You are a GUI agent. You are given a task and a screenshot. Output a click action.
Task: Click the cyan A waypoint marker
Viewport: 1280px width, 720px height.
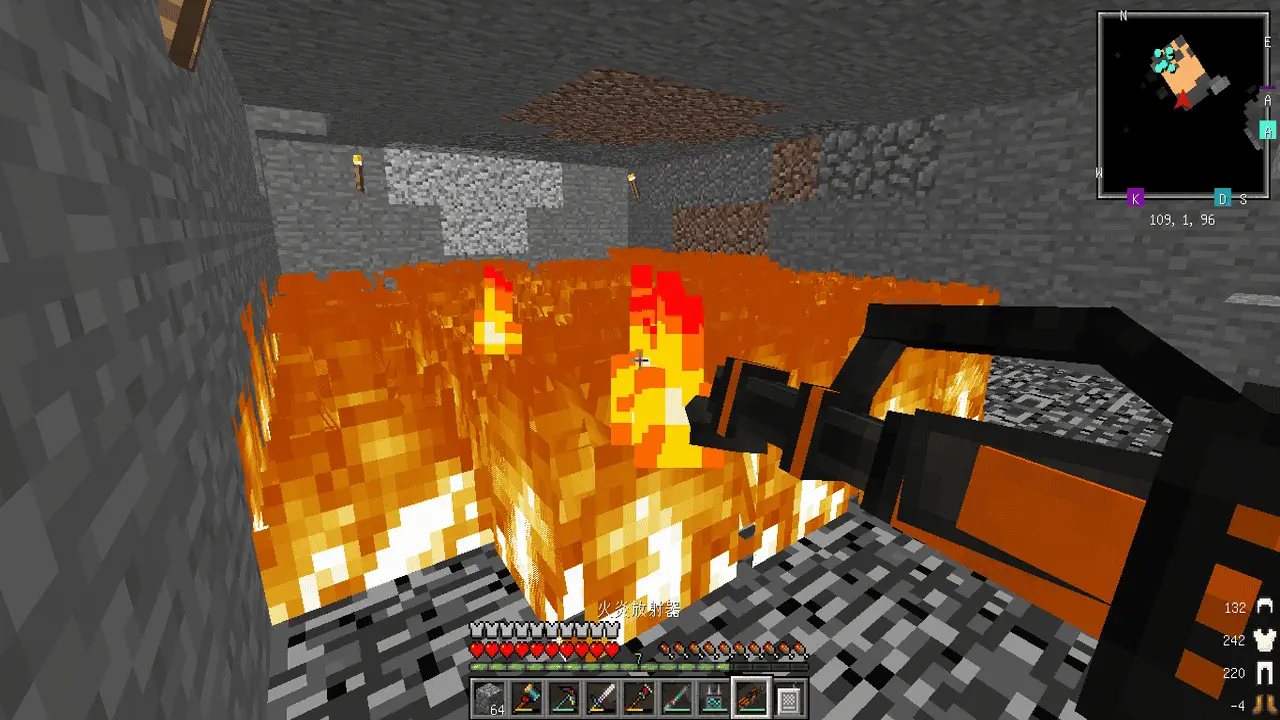[1268, 131]
